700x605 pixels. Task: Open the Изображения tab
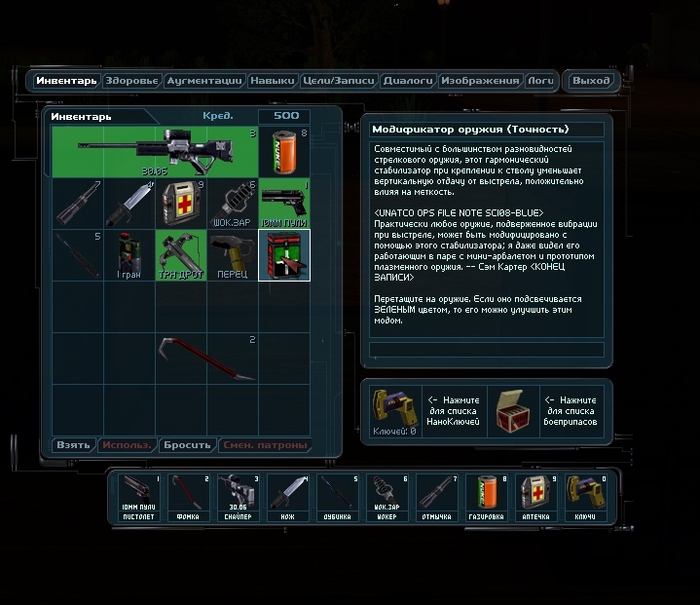pyautogui.click(x=480, y=81)
